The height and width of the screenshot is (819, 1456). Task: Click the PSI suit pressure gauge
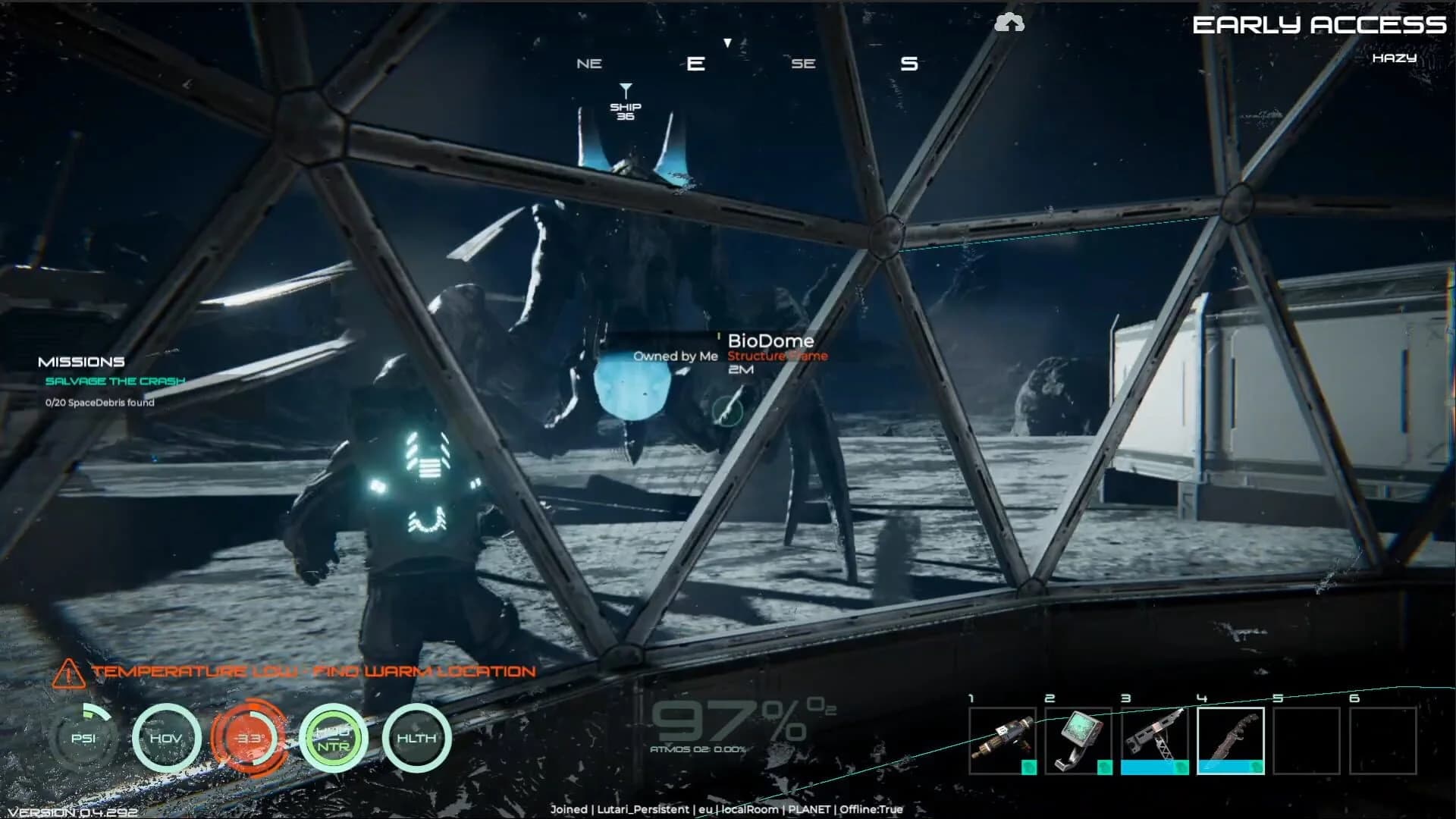pos(83,737)
